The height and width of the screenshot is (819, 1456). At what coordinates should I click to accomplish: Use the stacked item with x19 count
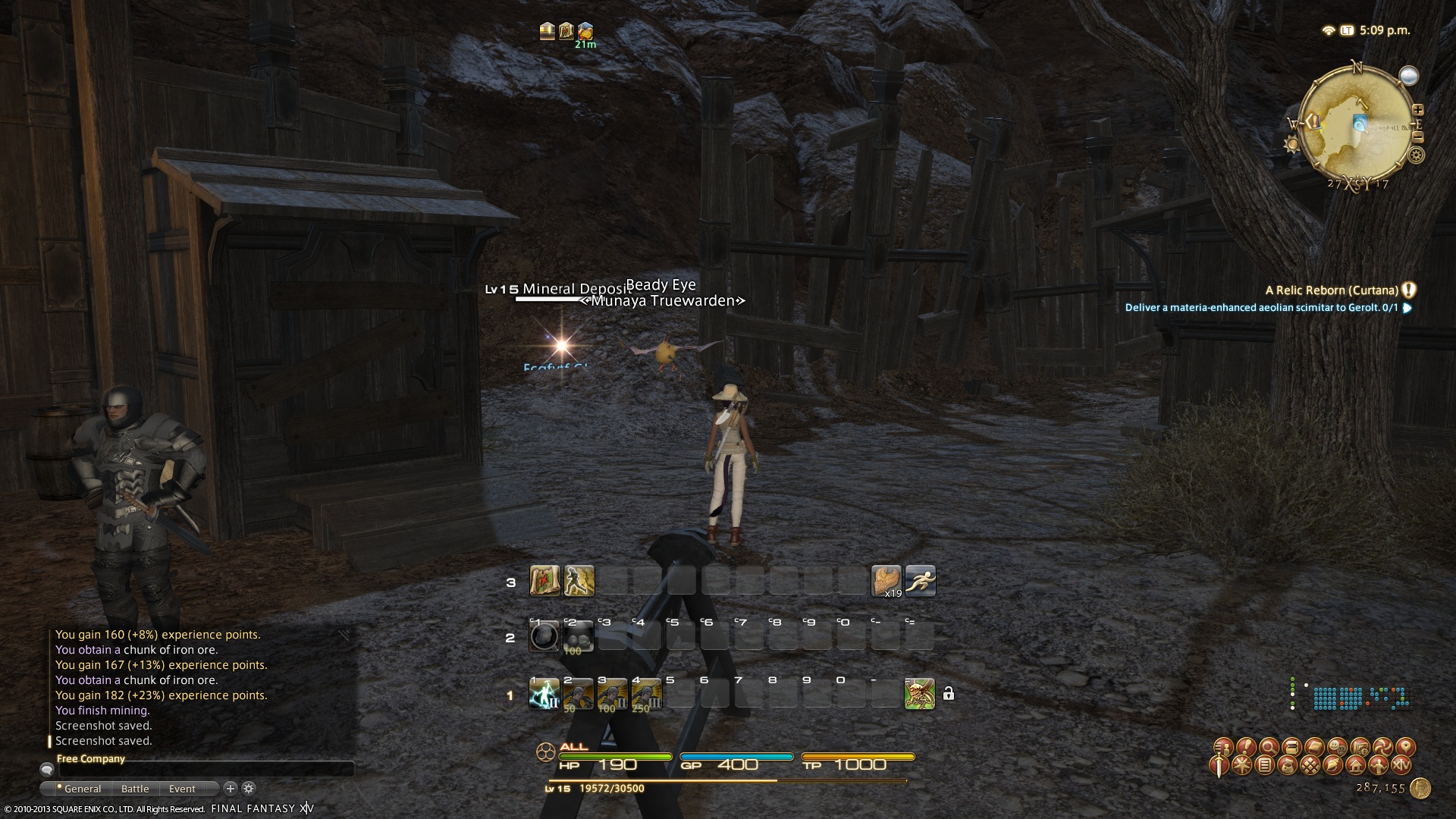click(x=886, y=581)
